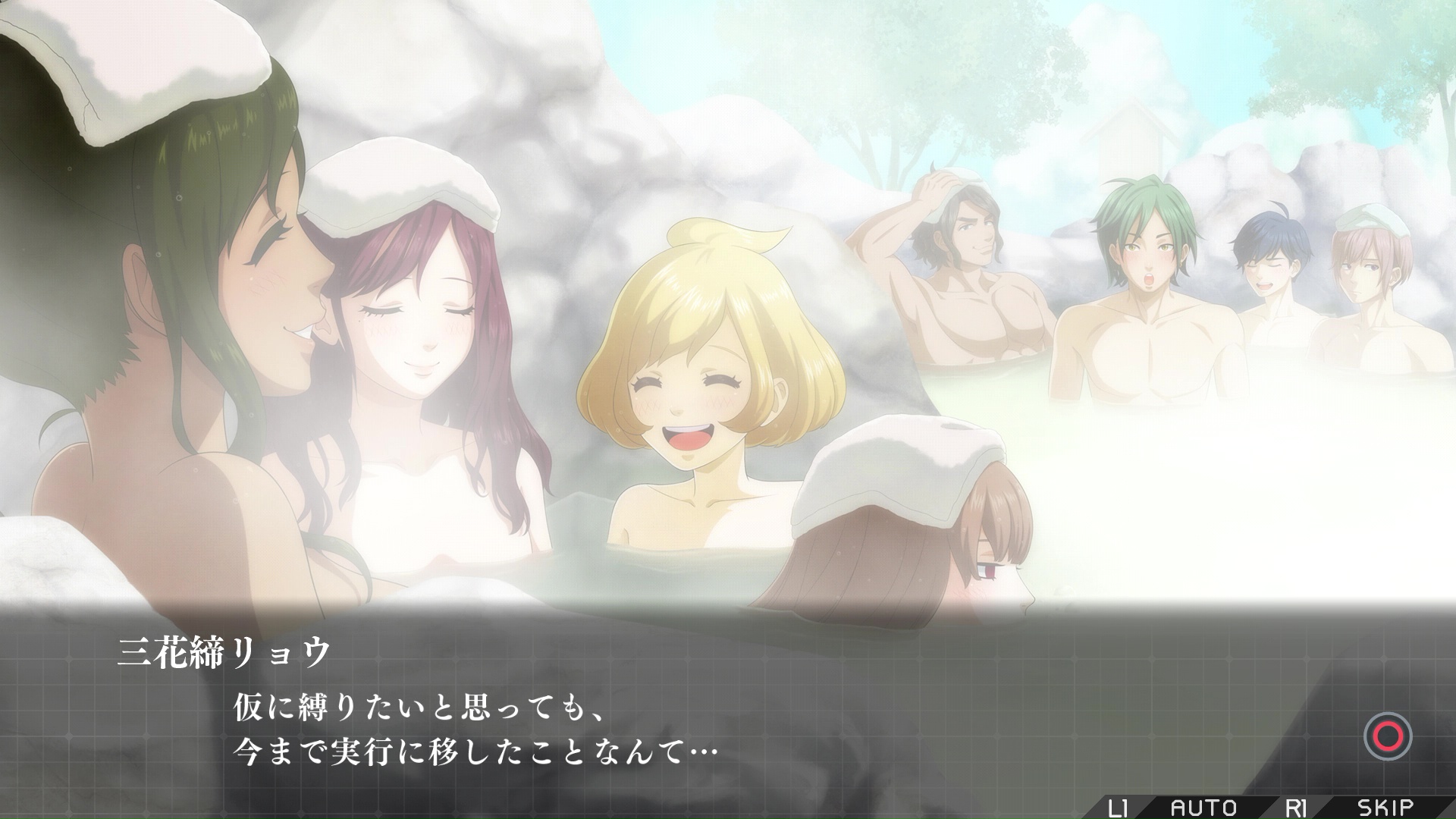Activate the SKIP dialogue button
This screenshot has width=1456, height=819.
point(1385,807)
